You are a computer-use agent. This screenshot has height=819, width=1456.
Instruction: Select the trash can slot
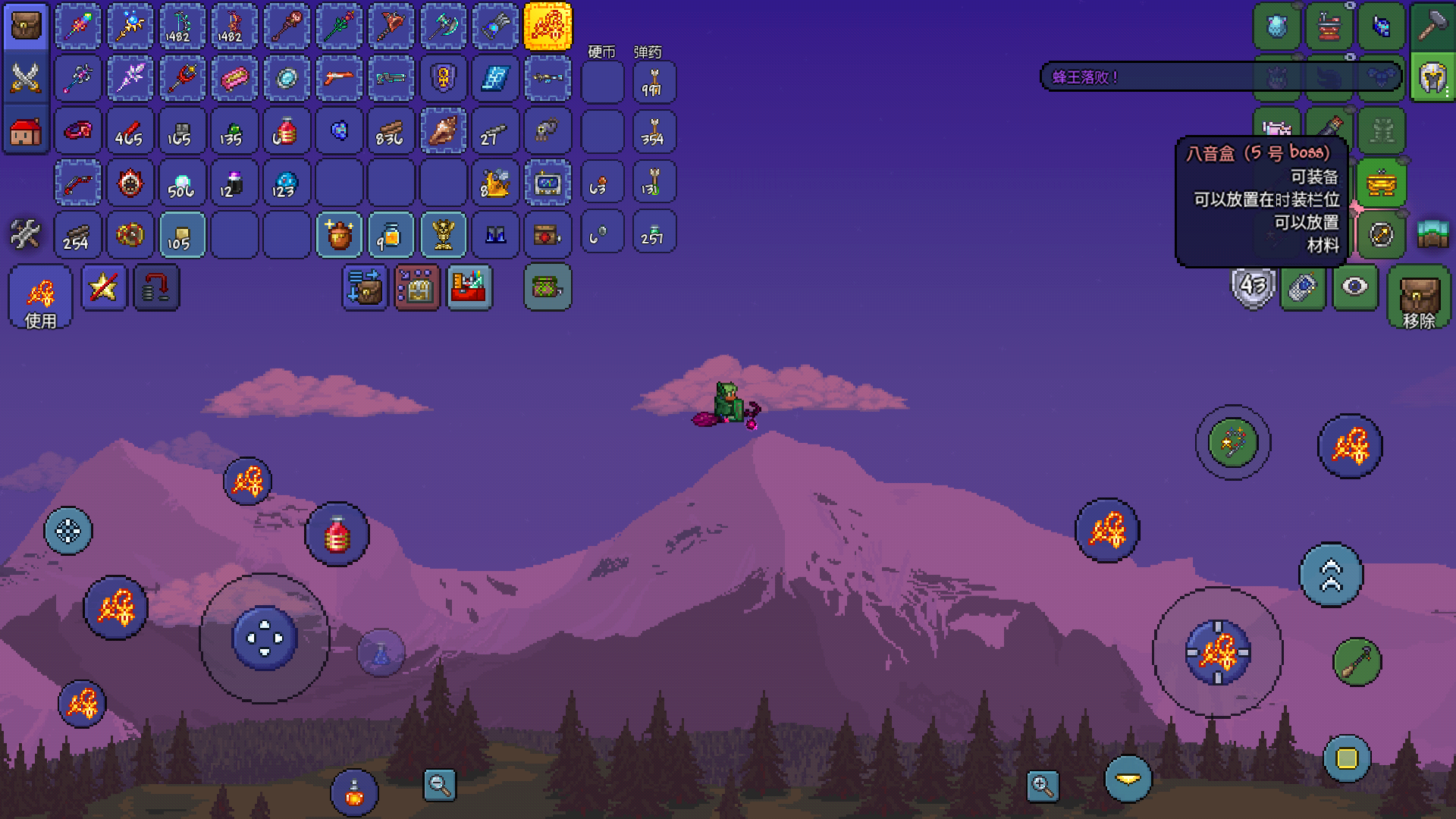pos(548,287)
